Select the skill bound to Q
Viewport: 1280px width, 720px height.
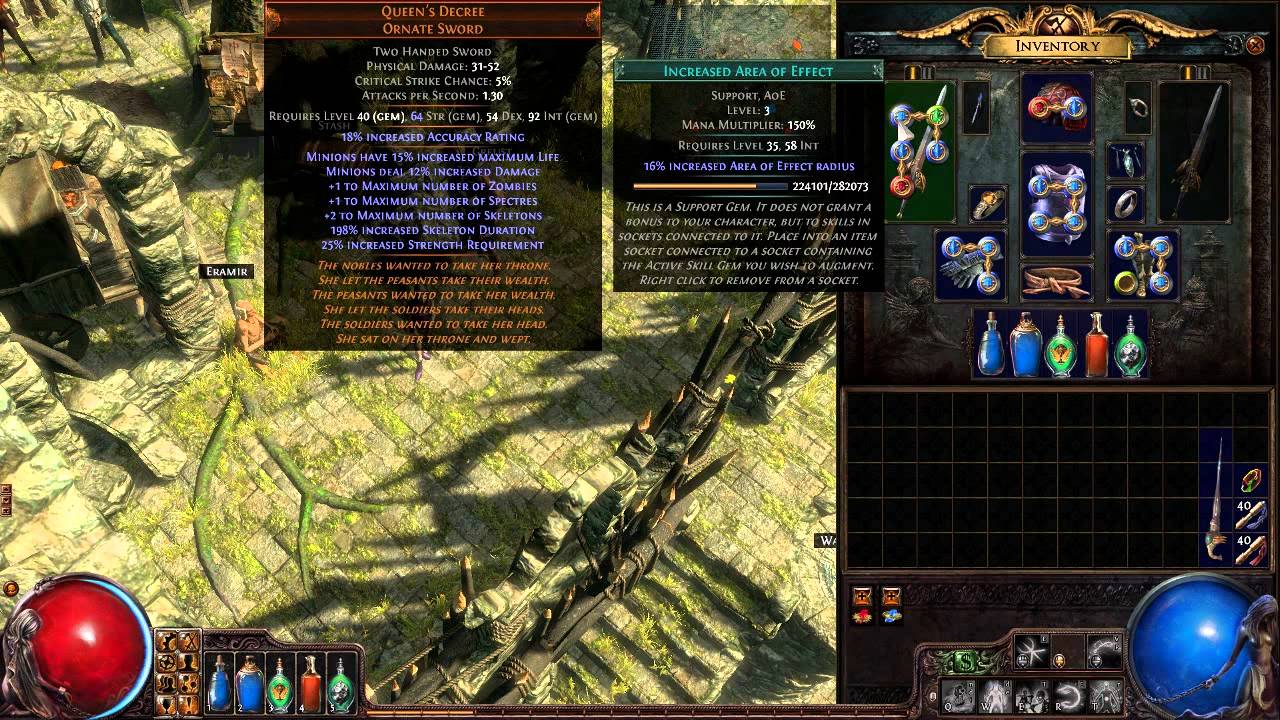957,697
